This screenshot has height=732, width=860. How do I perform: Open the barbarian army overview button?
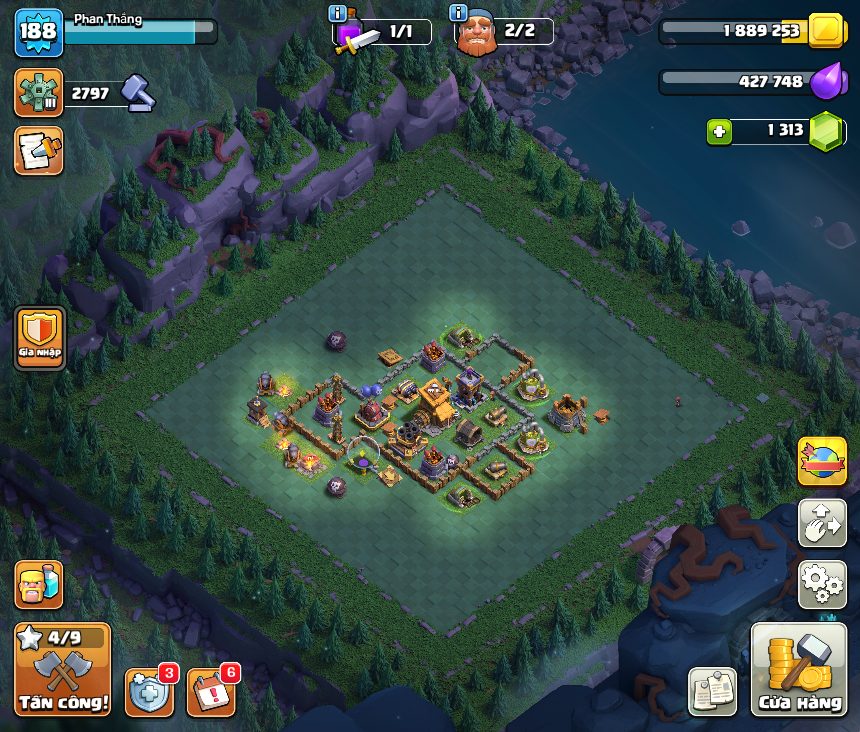point(38,585)
